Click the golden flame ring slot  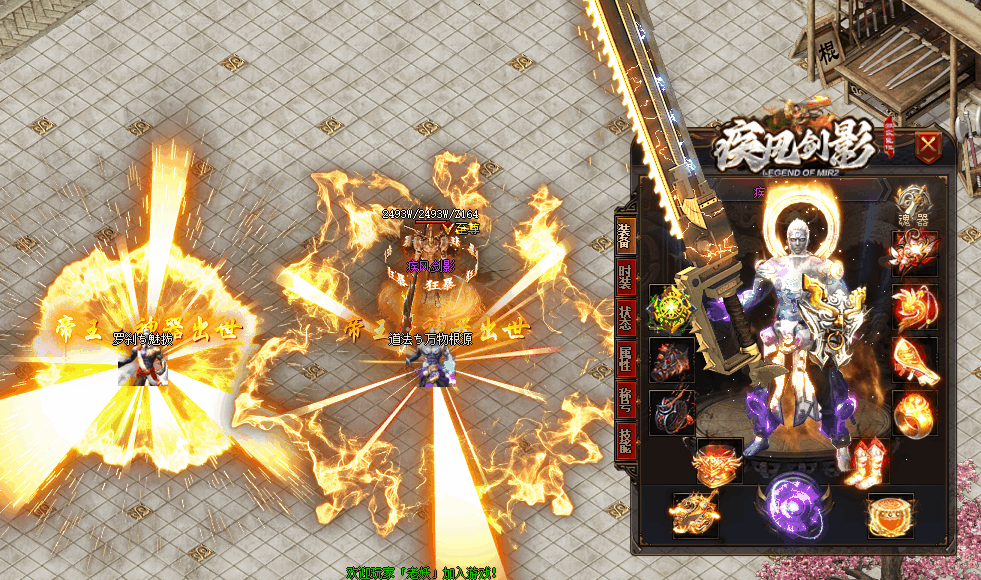point(914,412)
